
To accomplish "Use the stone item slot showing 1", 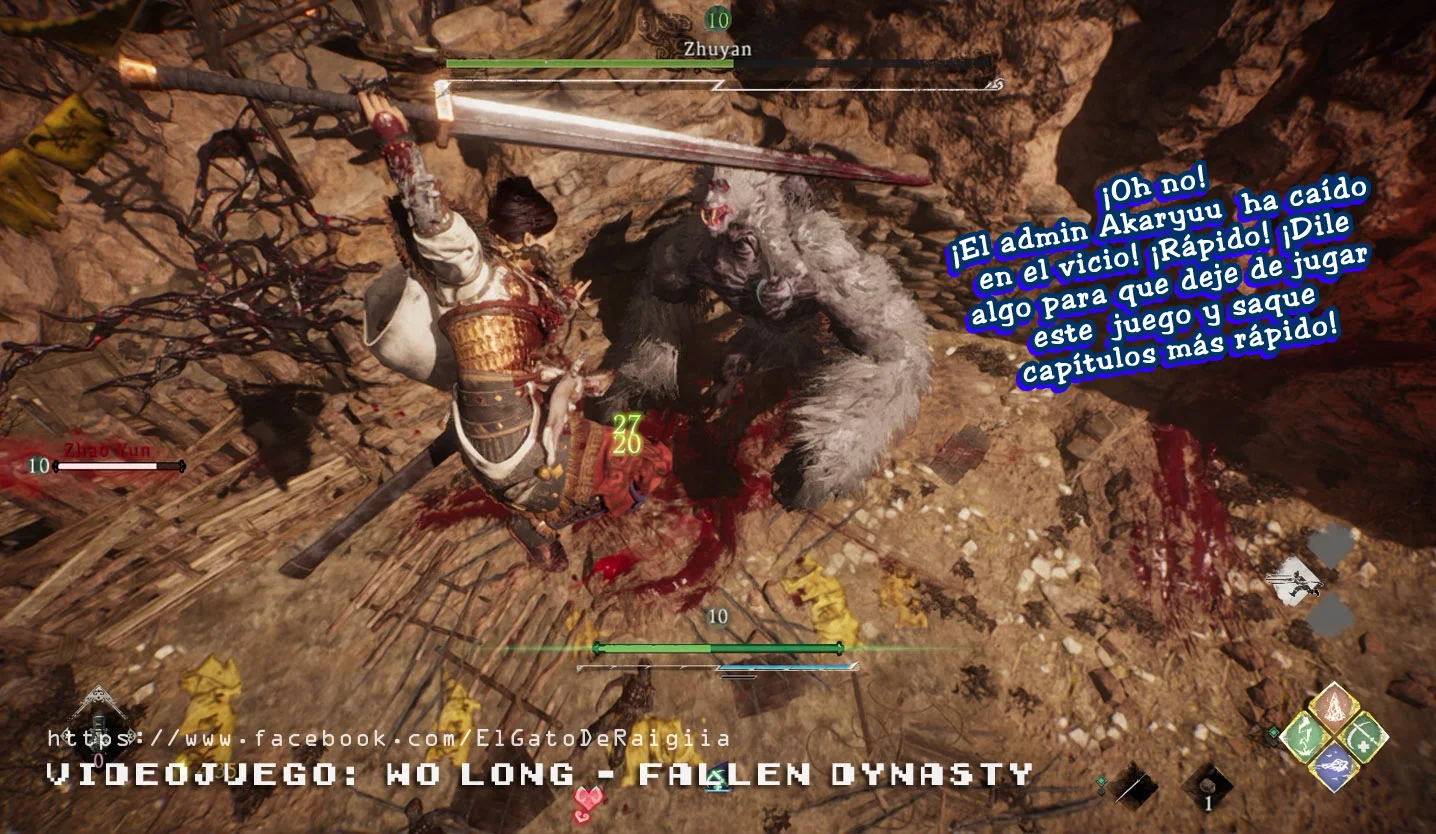I will click(1207, 787).
